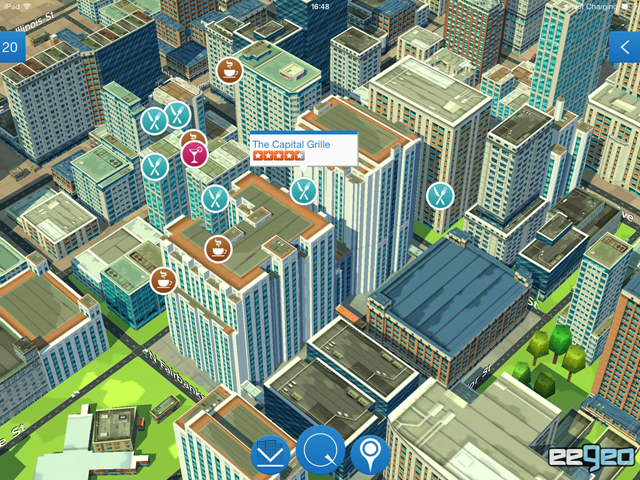Image resolution: width=640 pixels, height=480 pixels.
Task: Expand the side menu with the left arrow
Action: (x=625, y=47)
